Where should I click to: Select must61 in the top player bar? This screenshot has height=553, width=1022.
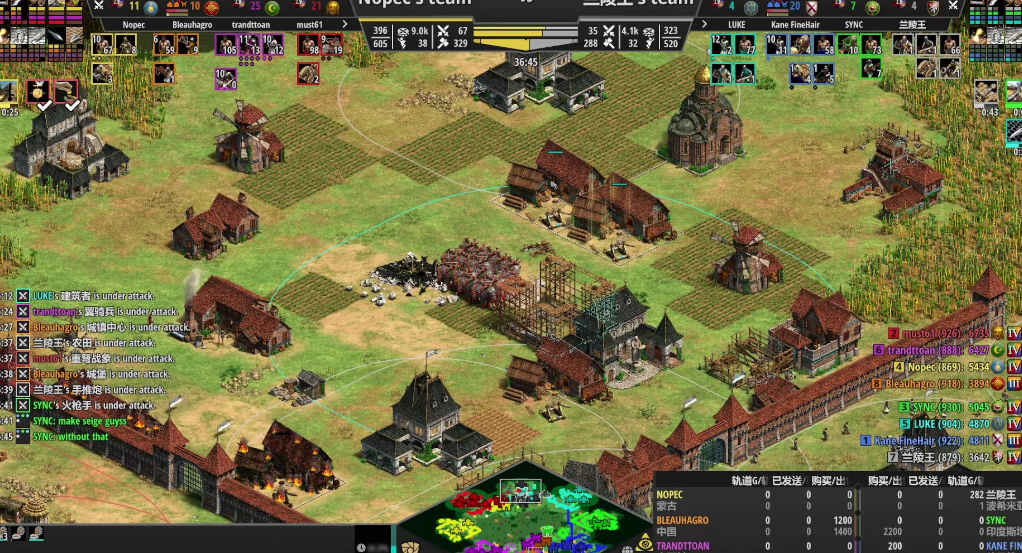click(x=309, y=24)
